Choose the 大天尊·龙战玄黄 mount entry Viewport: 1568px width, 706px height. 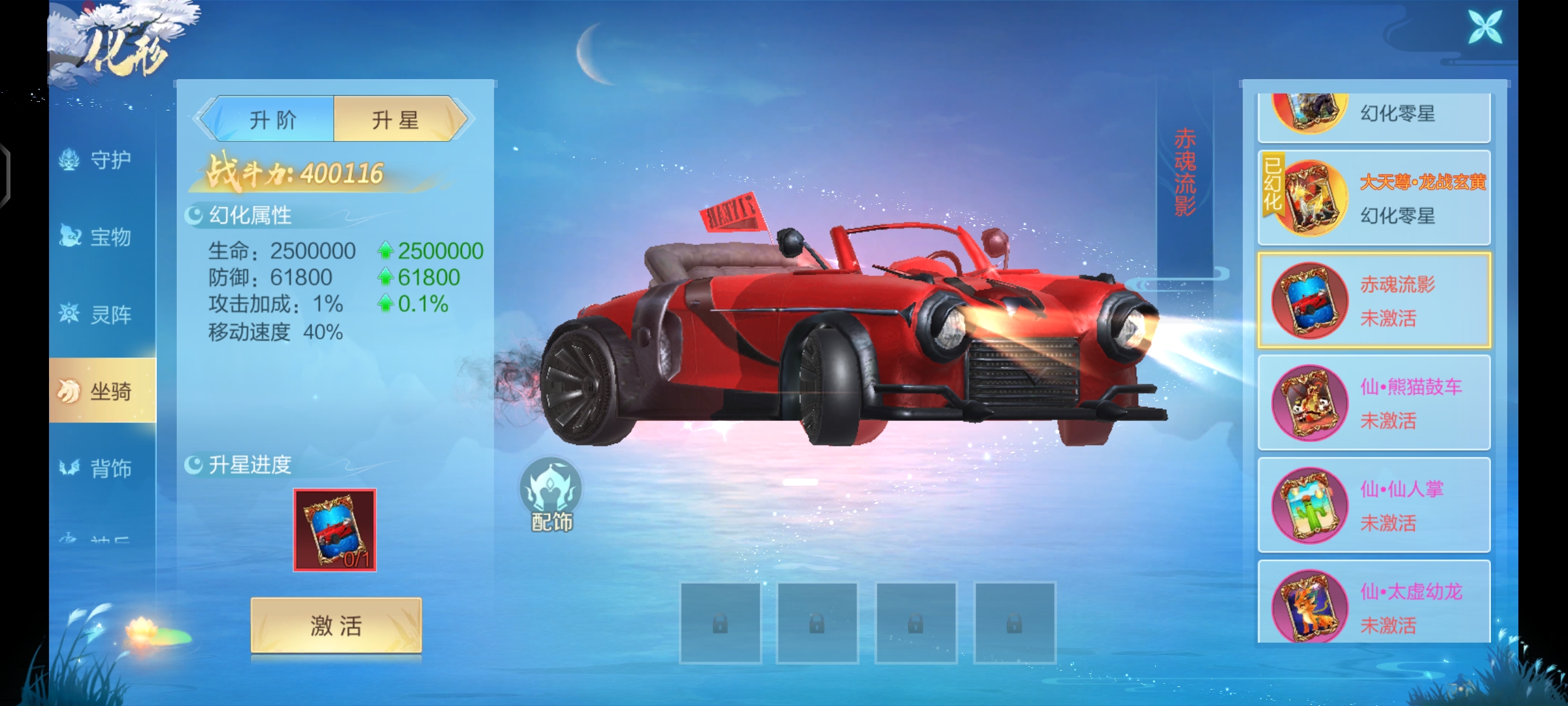(1373, 197)
